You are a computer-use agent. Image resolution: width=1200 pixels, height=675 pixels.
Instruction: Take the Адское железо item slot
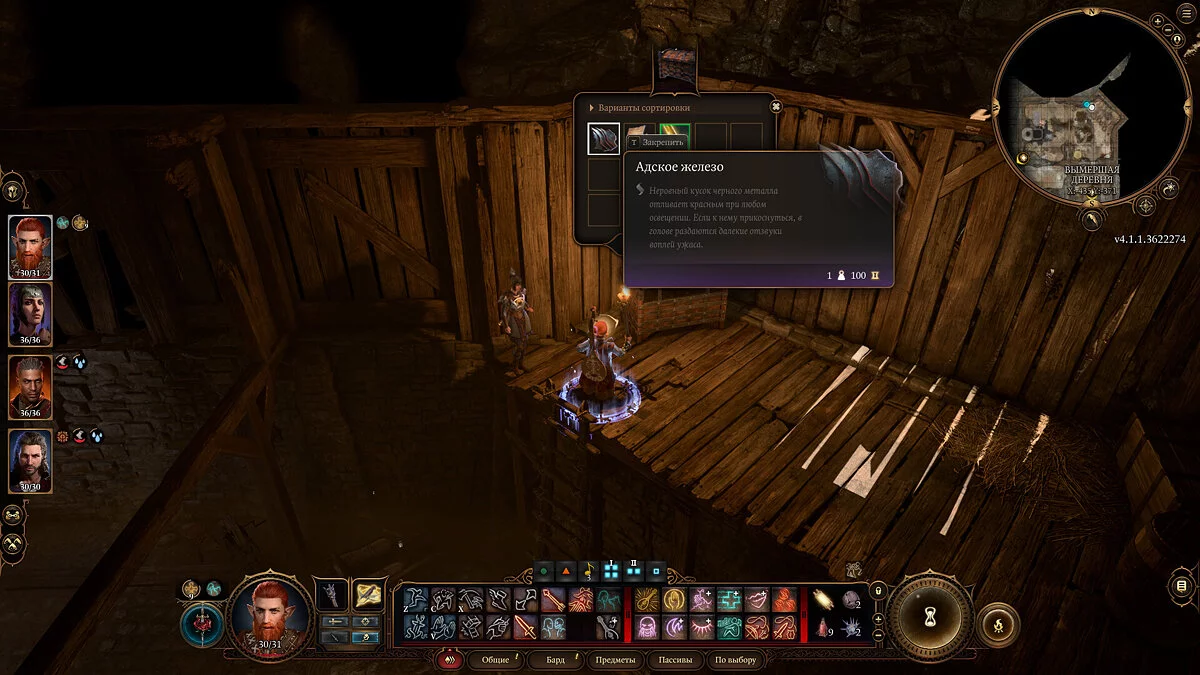pos(603,138)
